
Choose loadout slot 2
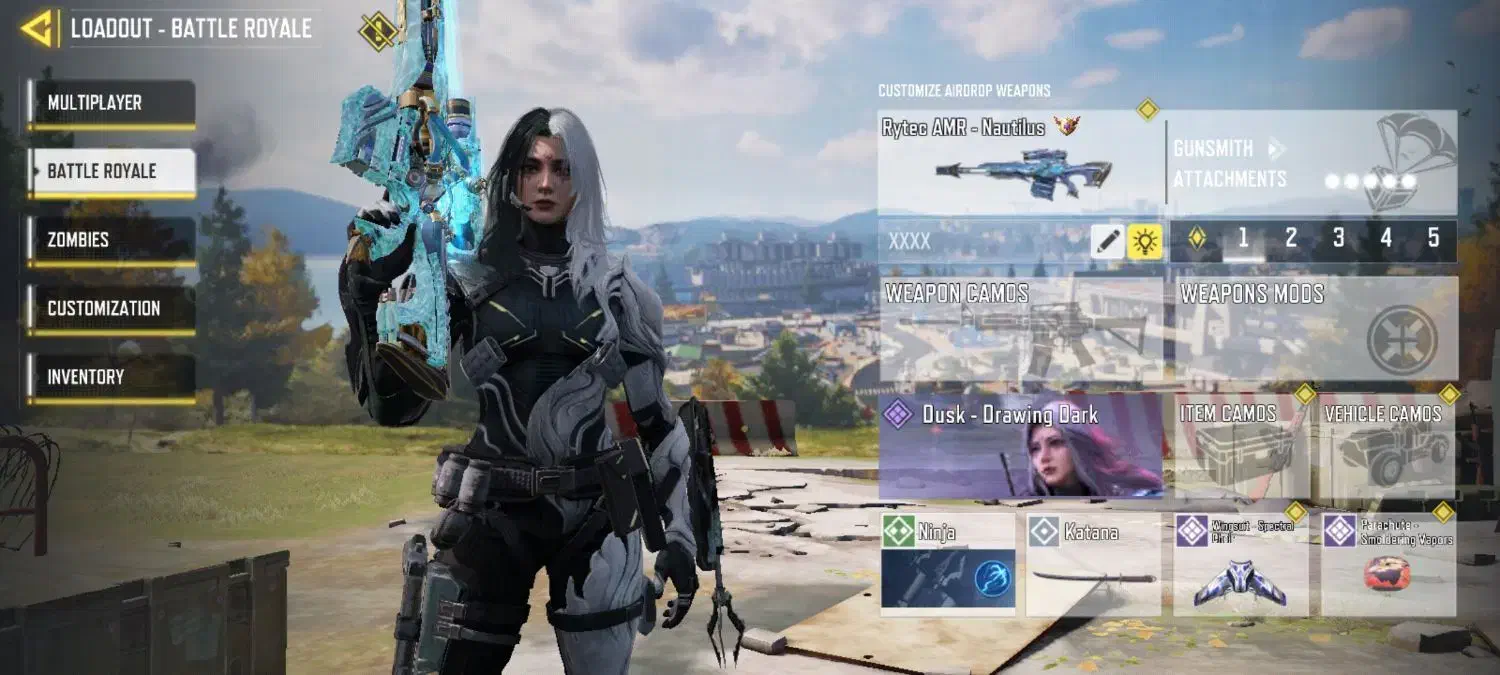(1291, 238)
